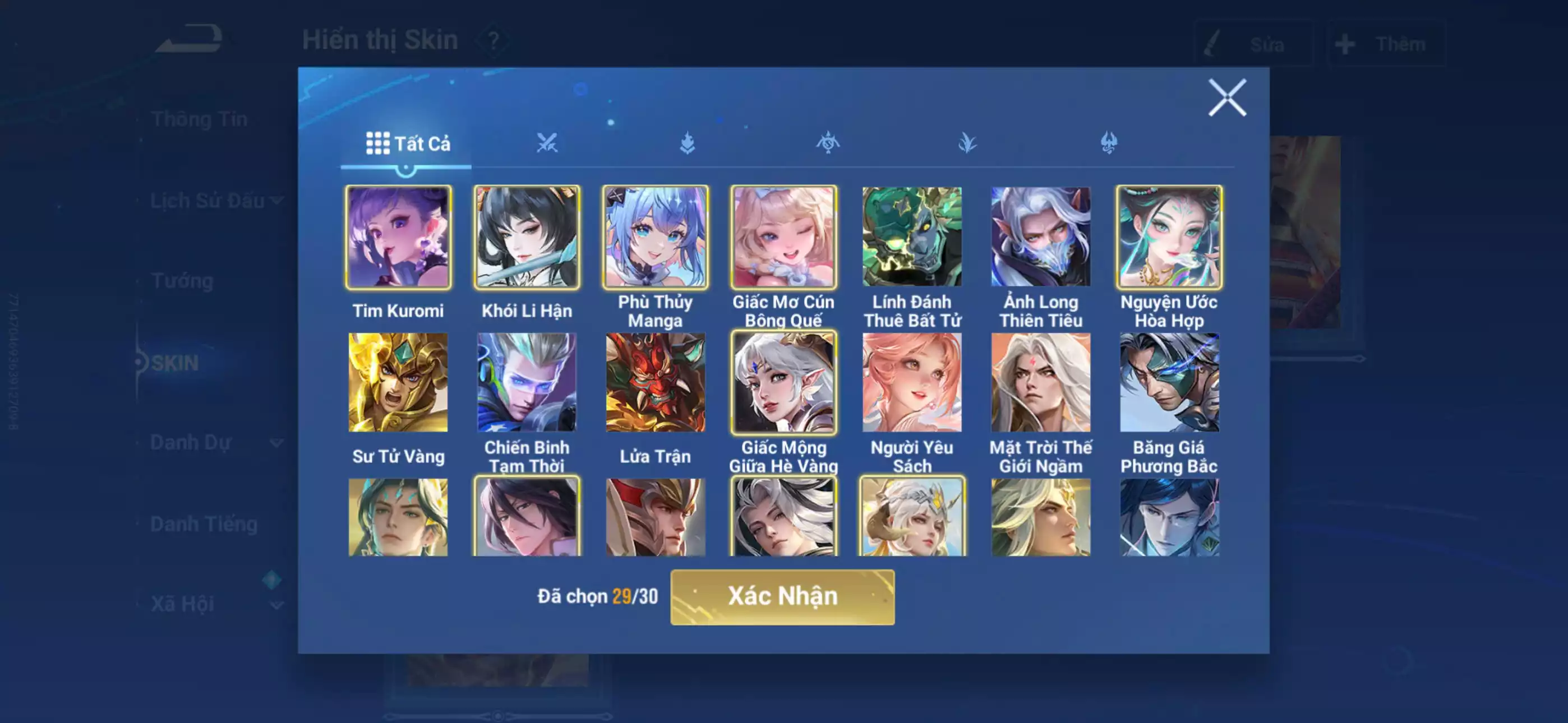This screenshot has width=1568, height=723.
Task: Click the 29/30 selection counter
Action: [636, 597]
